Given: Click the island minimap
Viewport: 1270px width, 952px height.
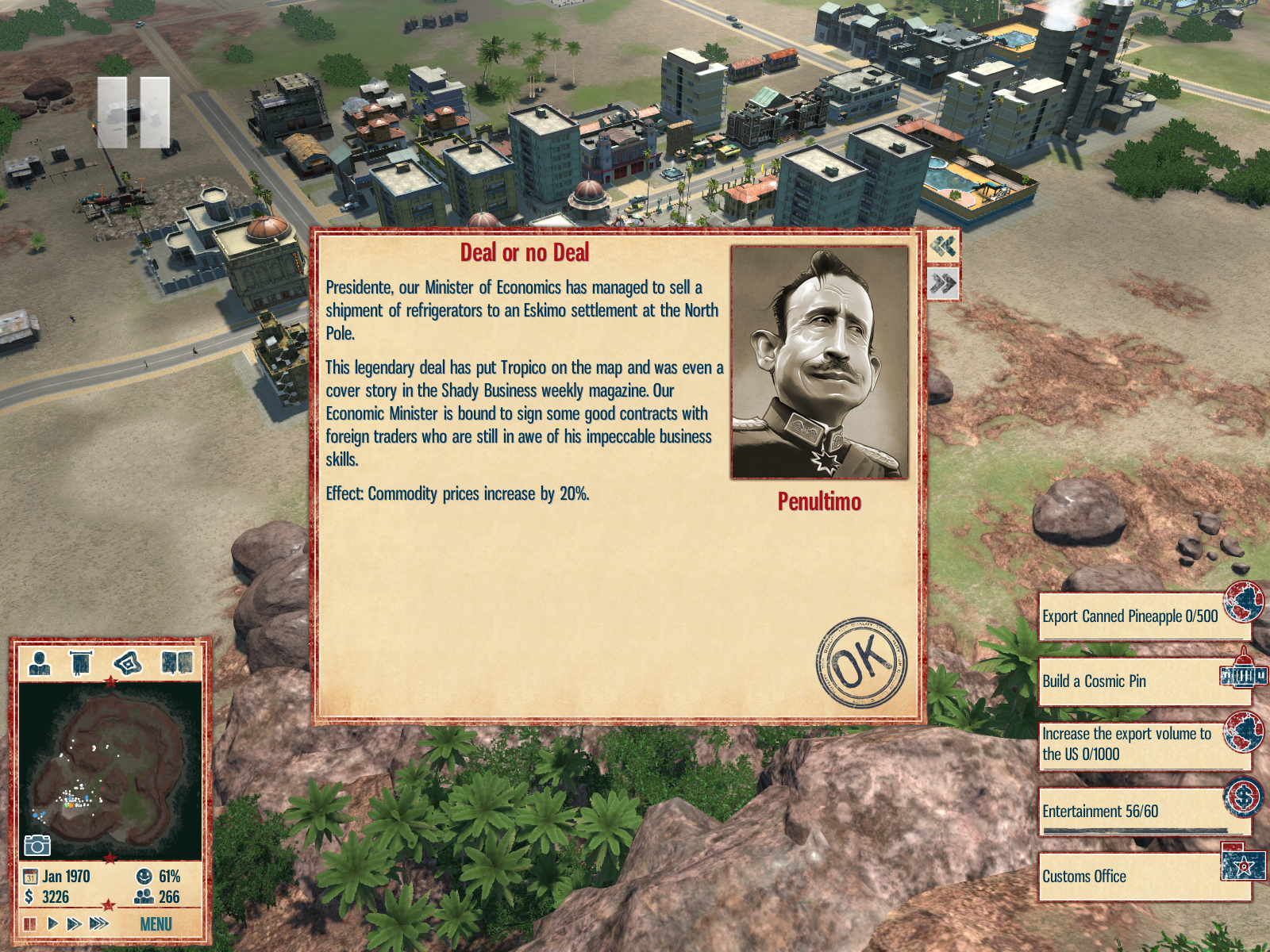Looking at the screenshot, I should coord(110,770).
